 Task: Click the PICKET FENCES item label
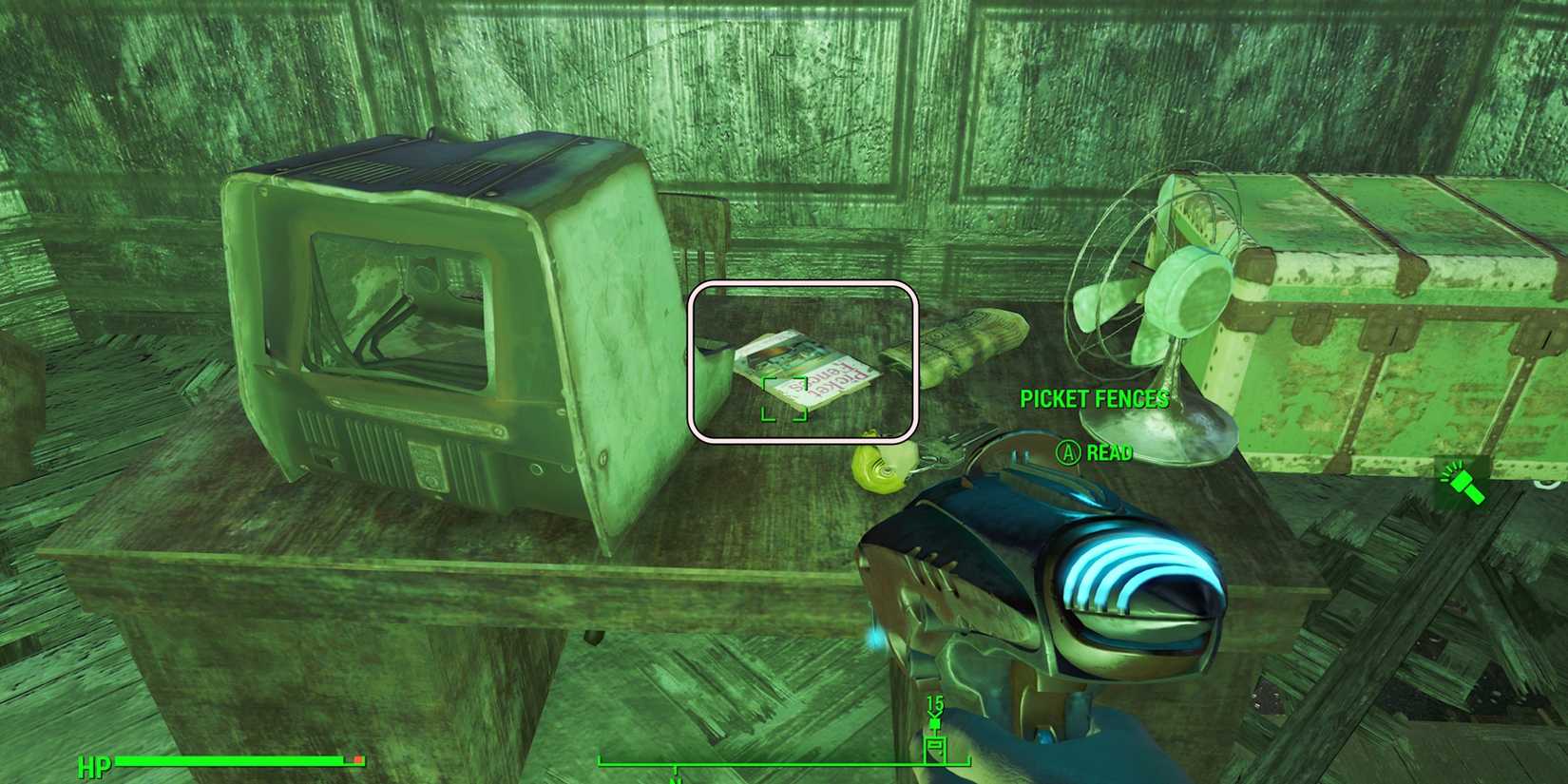pos(1095,399)
